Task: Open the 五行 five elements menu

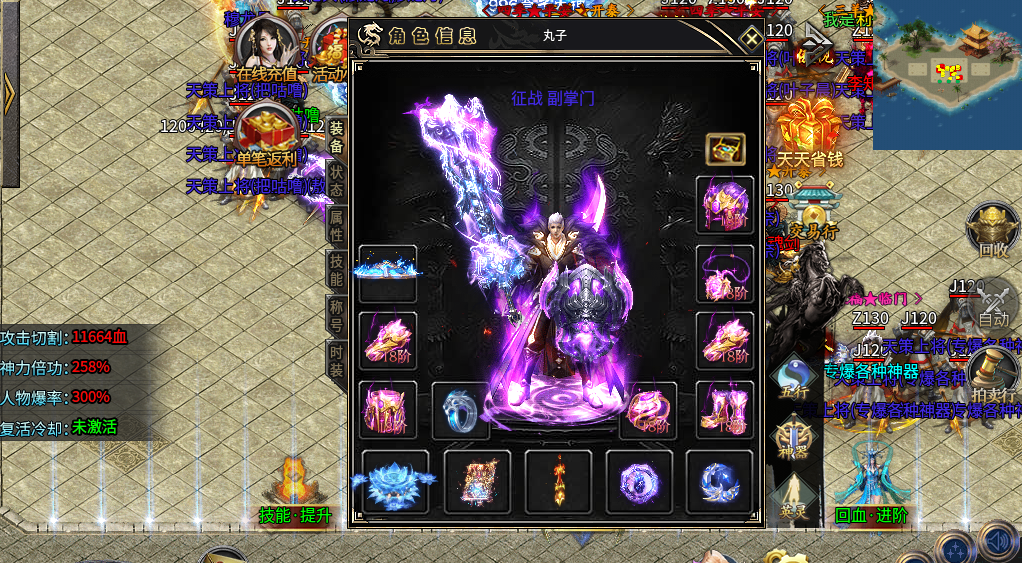Action: [795, 376]
